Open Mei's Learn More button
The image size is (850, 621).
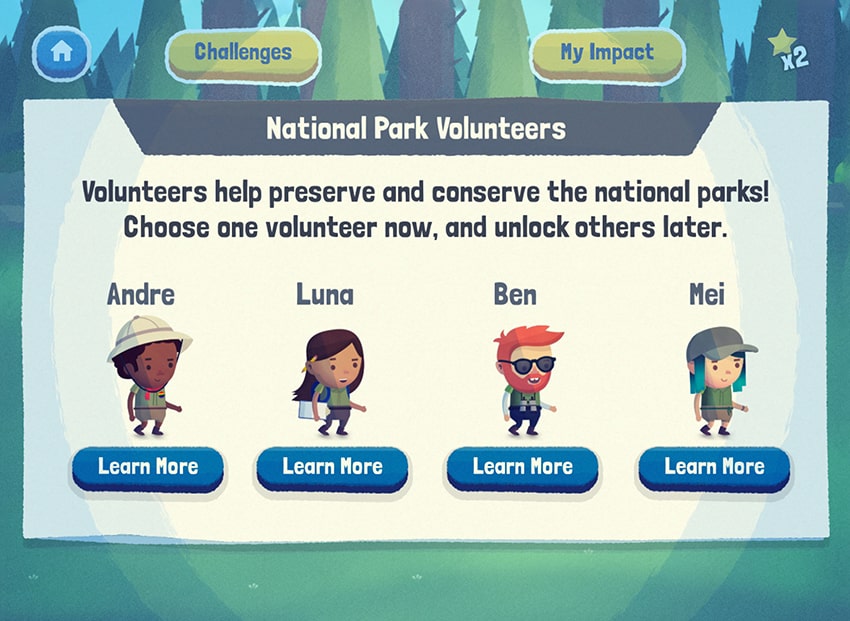[714, 467]
